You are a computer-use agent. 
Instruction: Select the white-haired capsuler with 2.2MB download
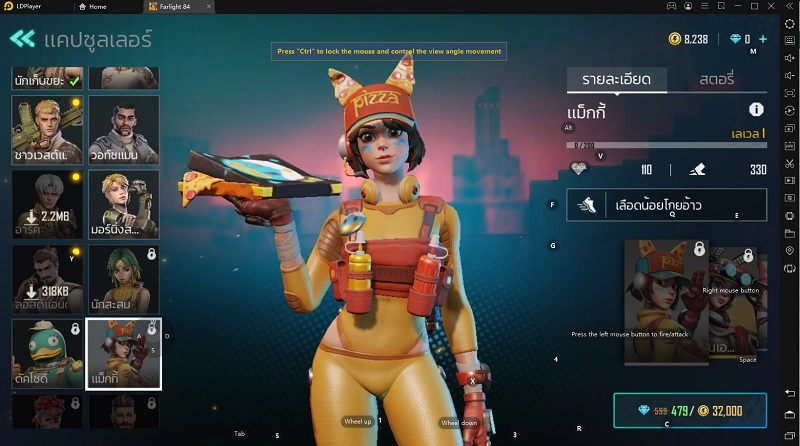[x=46, y=205]
